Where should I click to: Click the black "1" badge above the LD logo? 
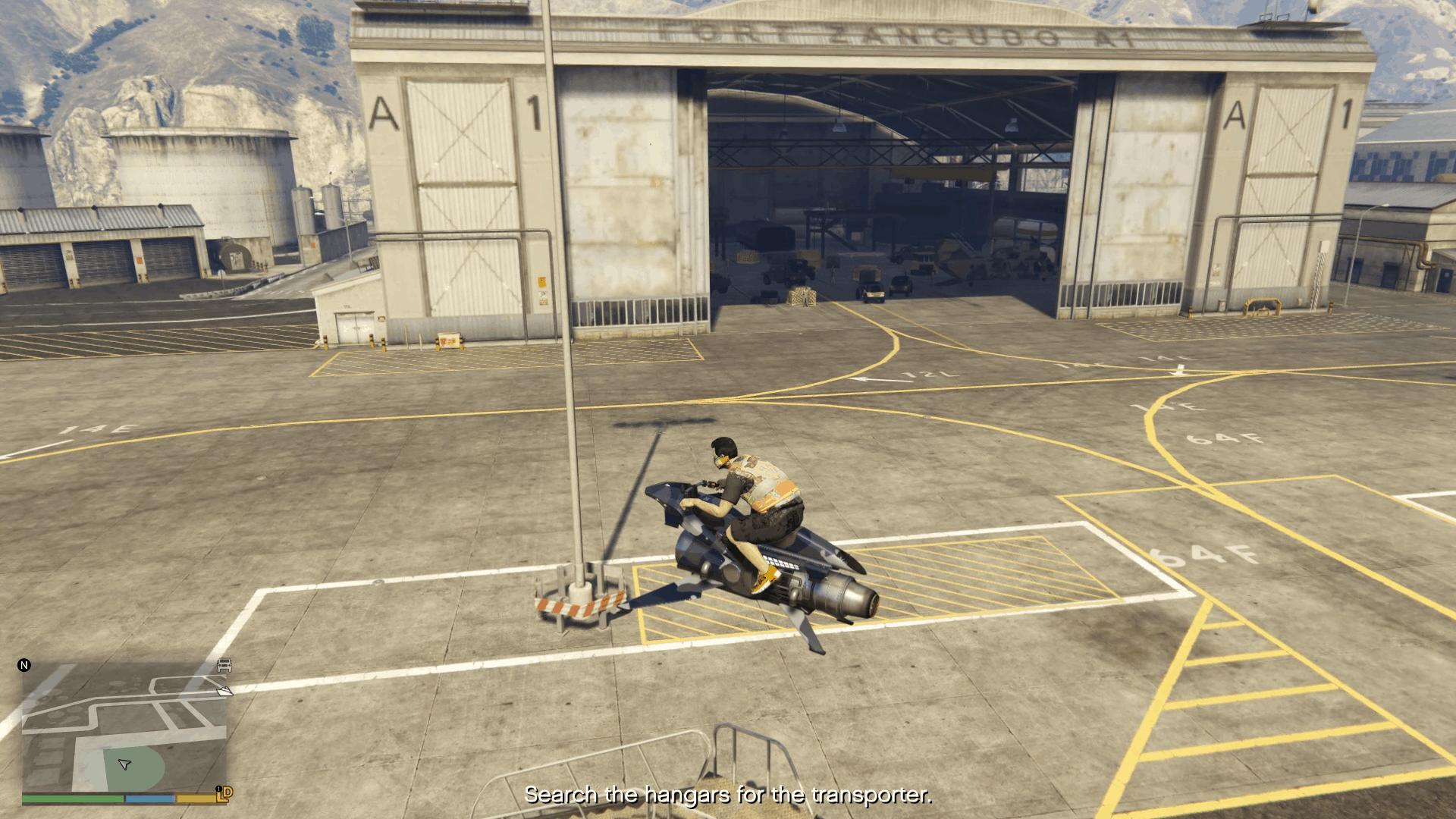[x=218, y=789]
